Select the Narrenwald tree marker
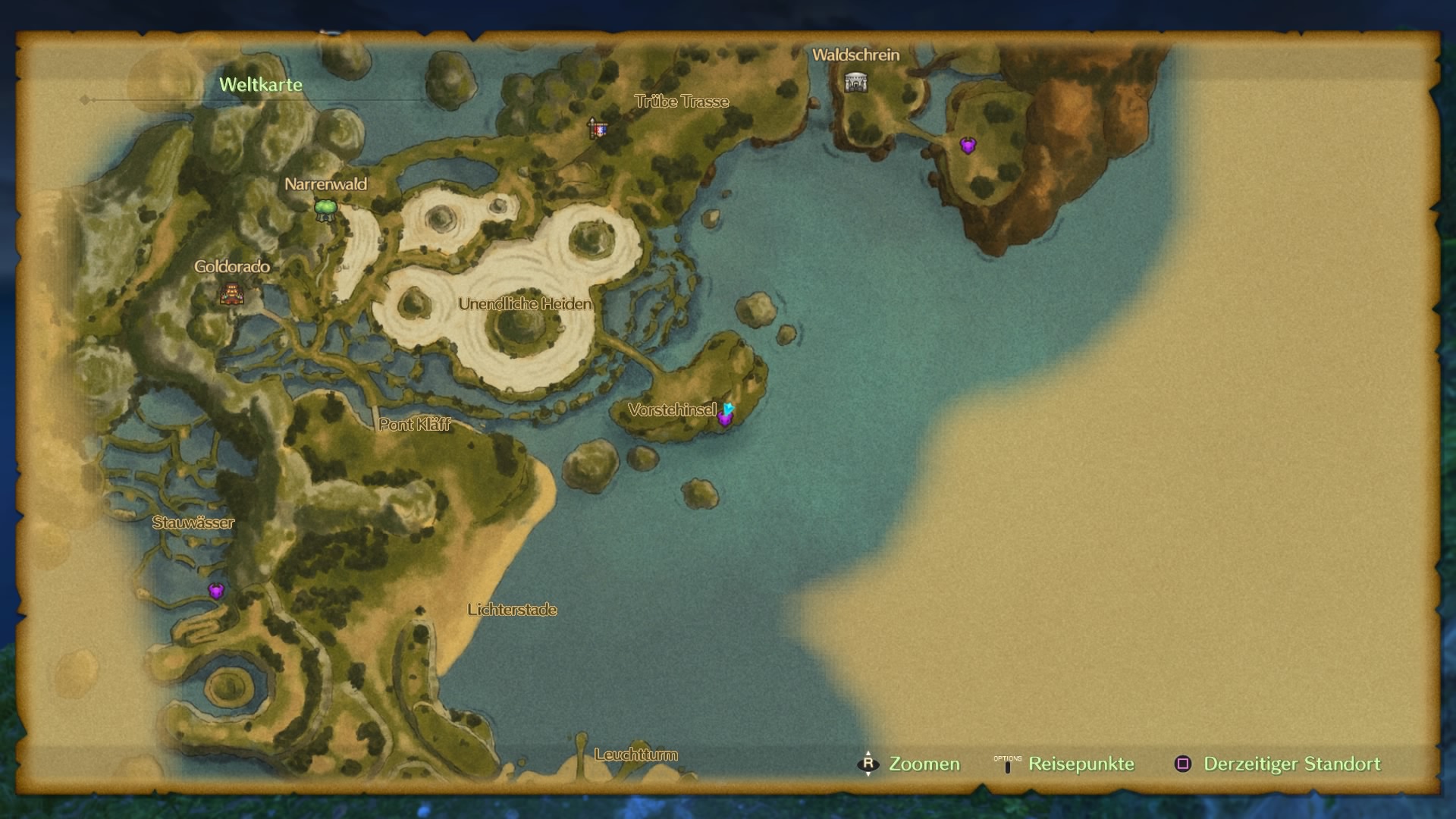Viewport: 1456px width, 819px height. [x=325, y=210]
